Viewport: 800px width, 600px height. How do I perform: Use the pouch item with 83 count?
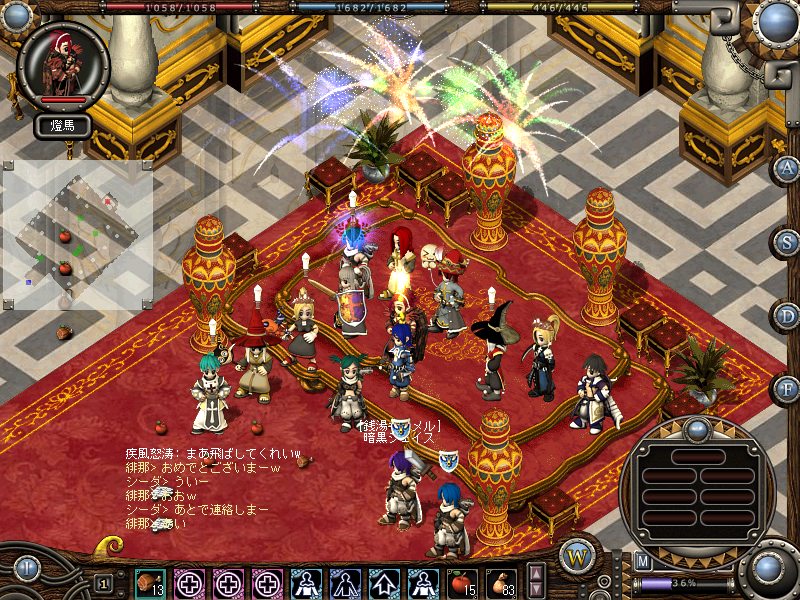click(501, 582)
